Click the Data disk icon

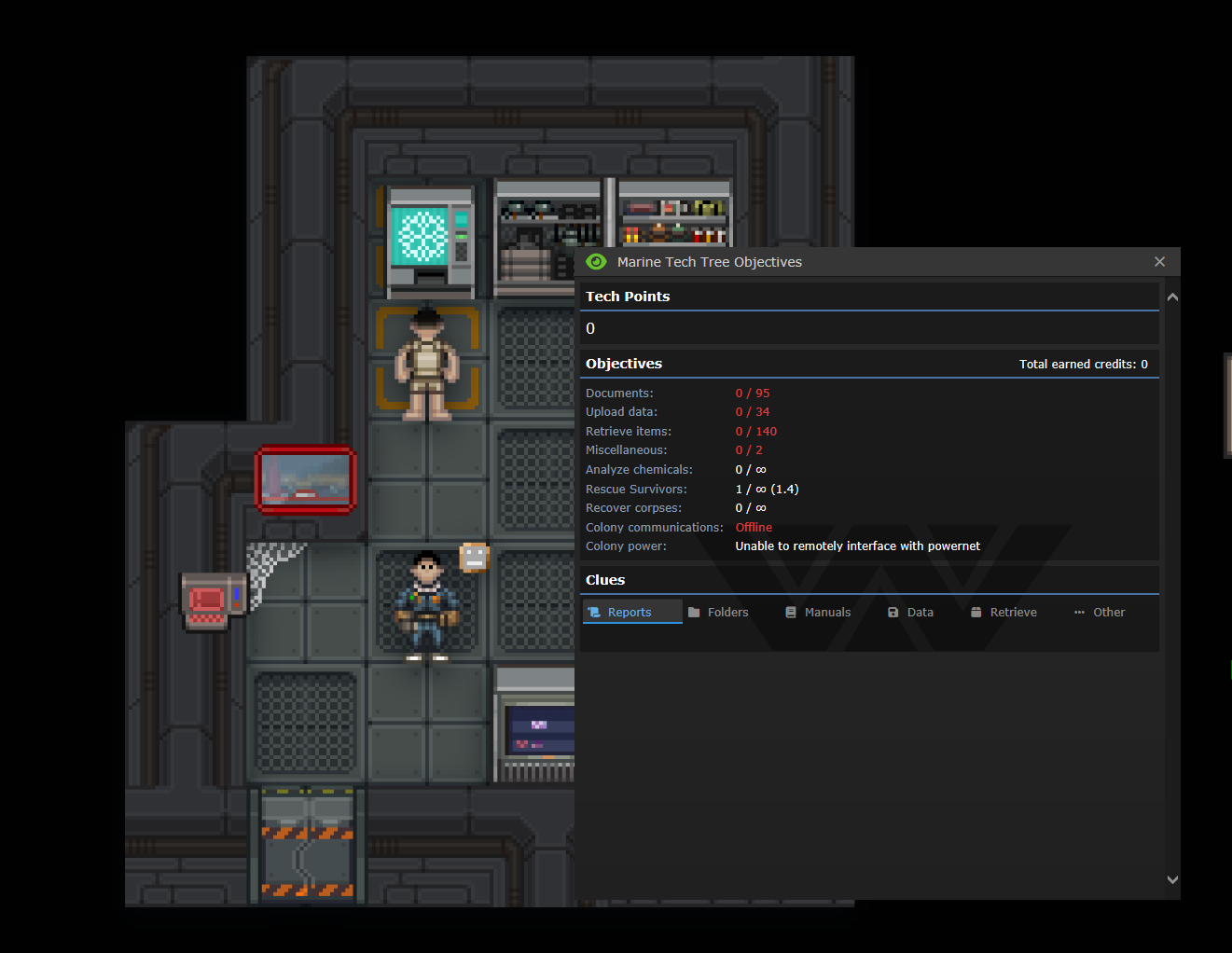[x=892, y=612]
